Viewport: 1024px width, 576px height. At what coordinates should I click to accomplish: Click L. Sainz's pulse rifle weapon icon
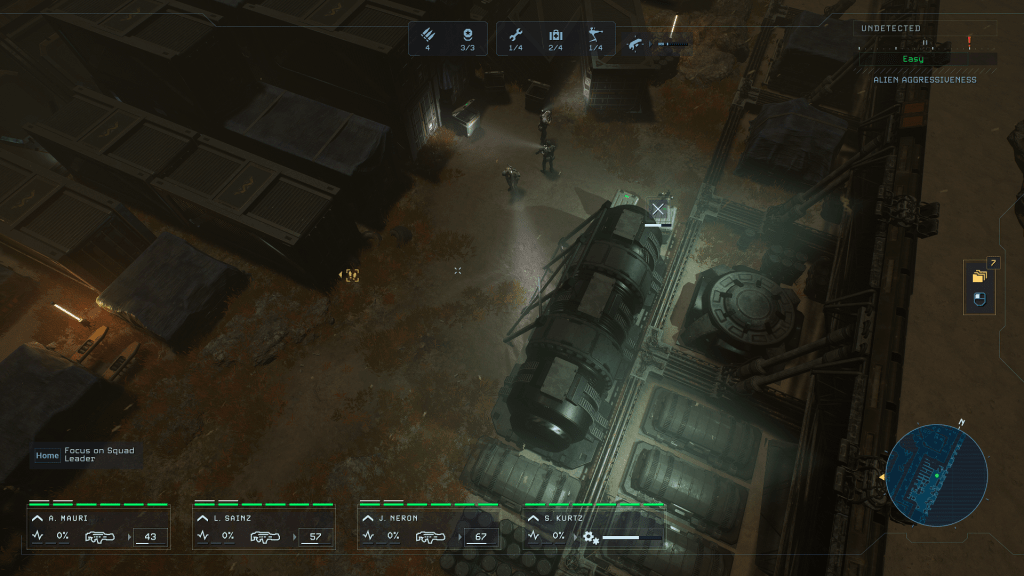click(263, 537)
